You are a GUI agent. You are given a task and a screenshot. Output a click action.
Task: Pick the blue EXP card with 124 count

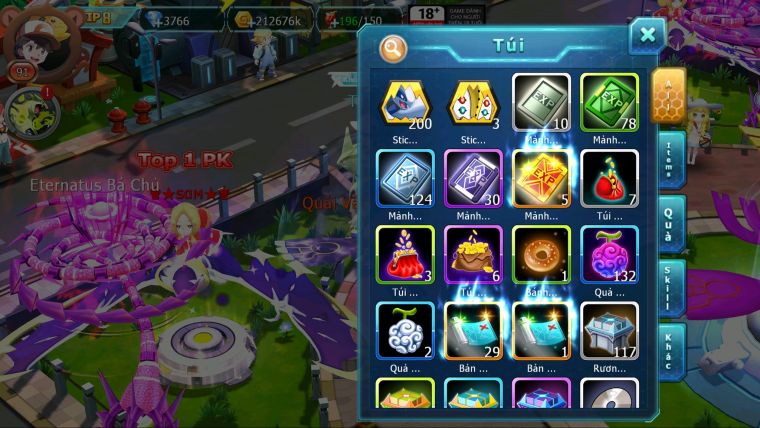[x=405, y=179]
